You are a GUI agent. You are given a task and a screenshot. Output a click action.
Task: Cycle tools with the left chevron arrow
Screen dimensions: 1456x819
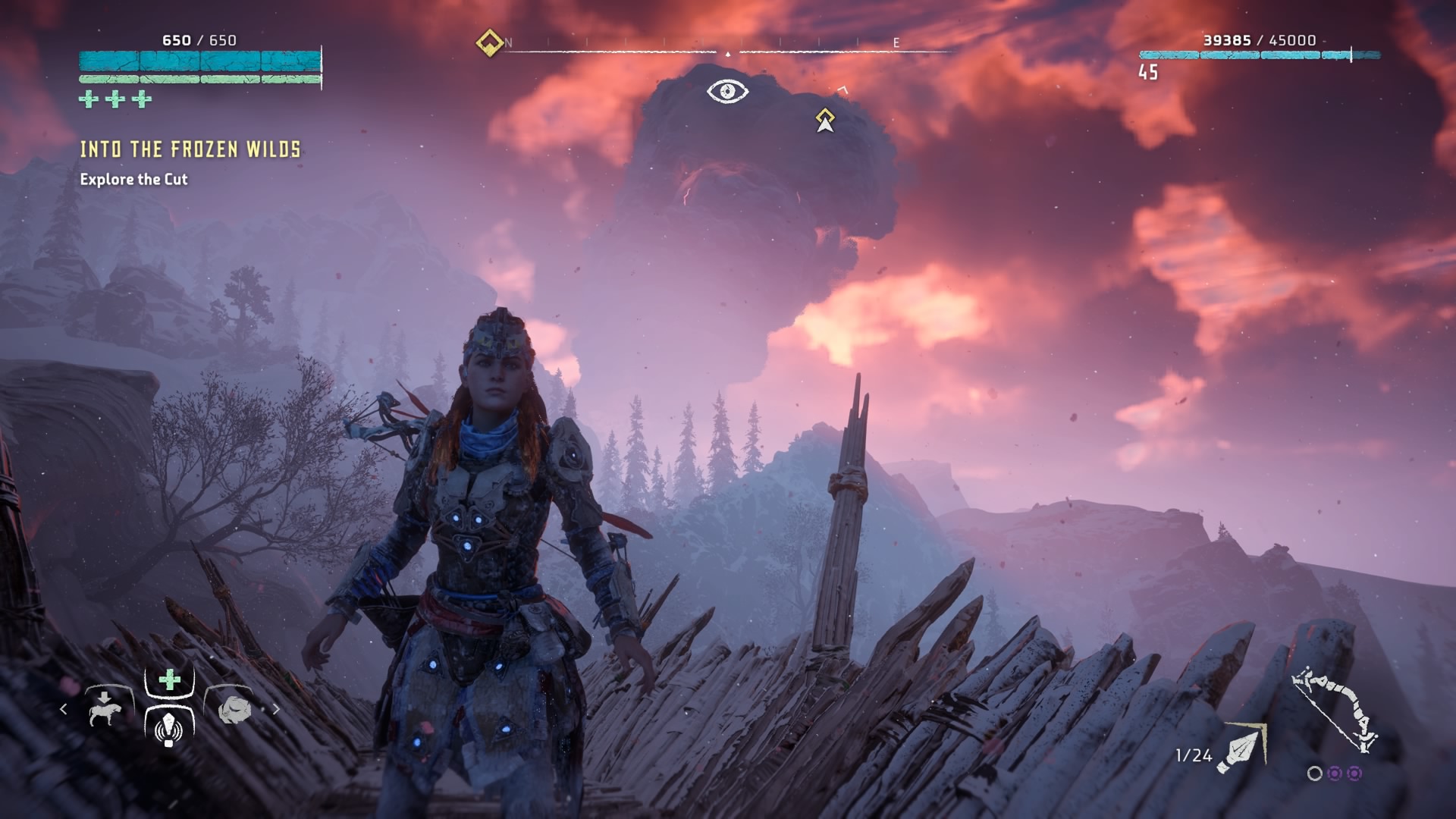[64, 709]
